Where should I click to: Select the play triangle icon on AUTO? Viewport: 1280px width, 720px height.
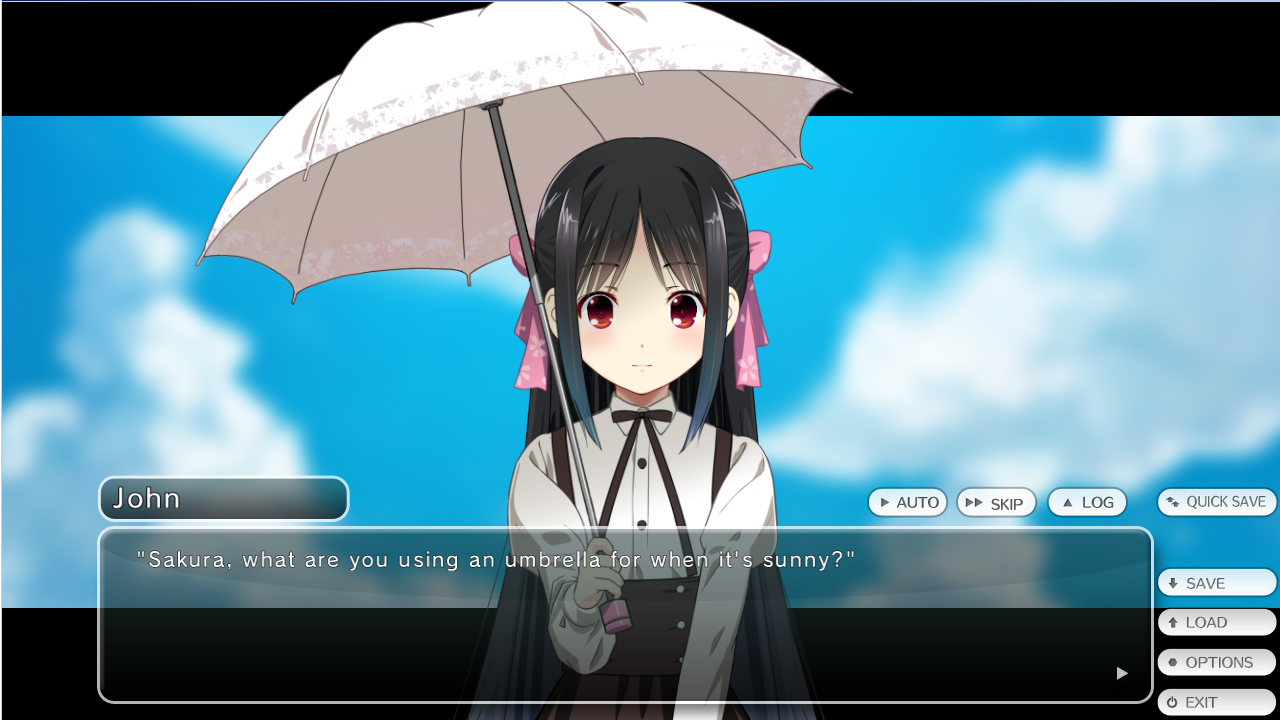coord(885,502)
